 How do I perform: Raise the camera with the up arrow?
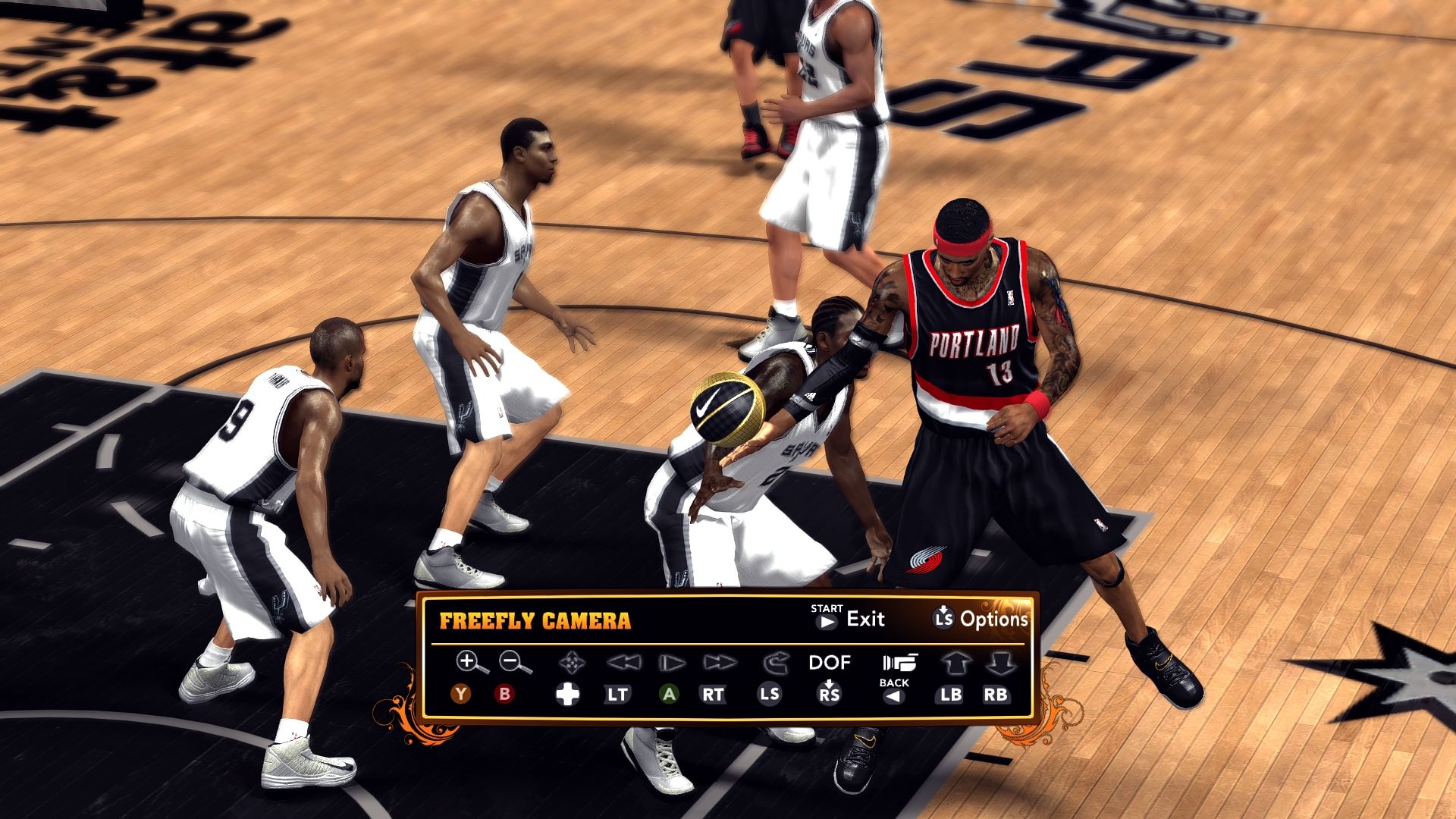(955, 664)
